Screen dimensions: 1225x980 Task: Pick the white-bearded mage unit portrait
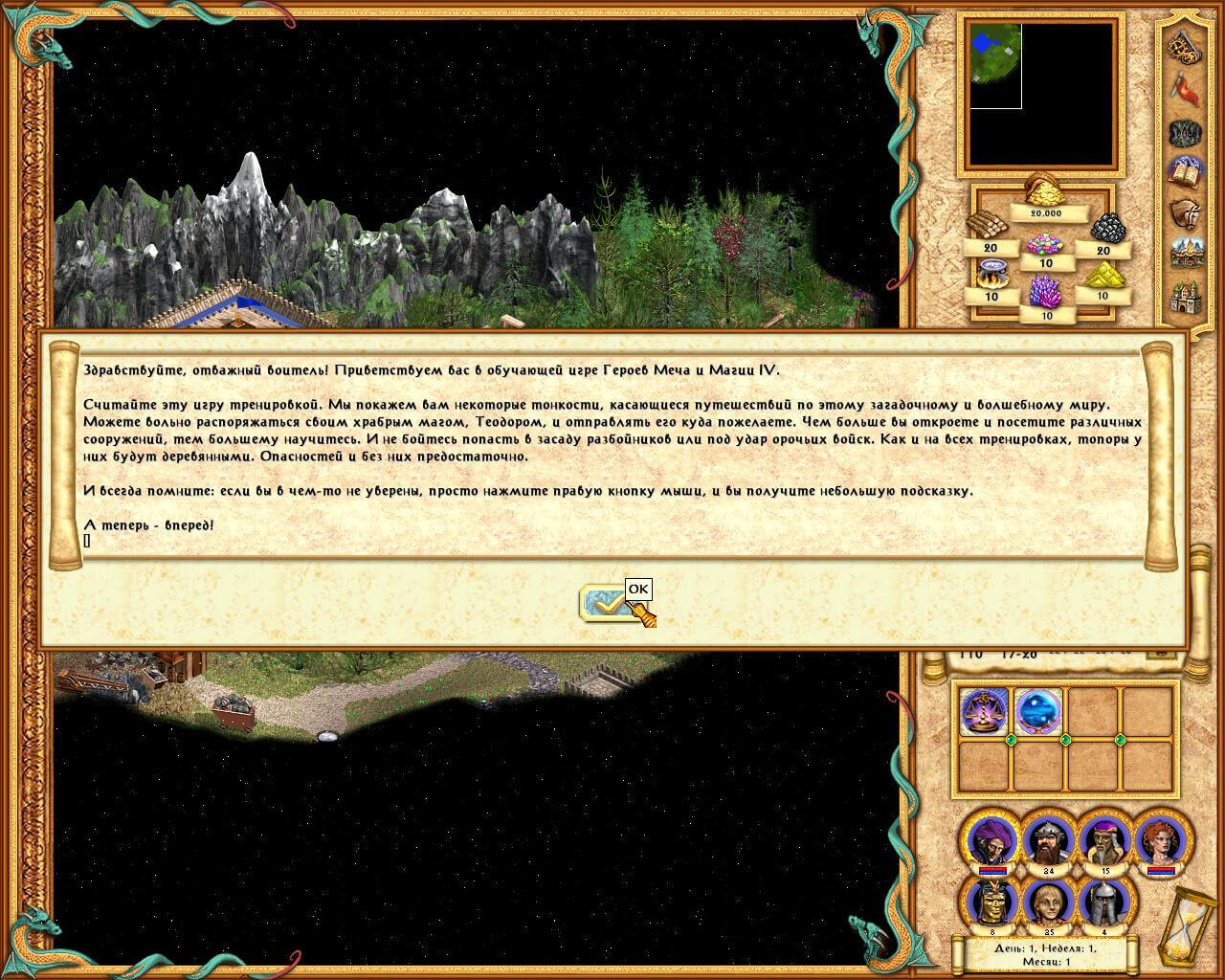pyautogui.click(x=1105, y=840)
